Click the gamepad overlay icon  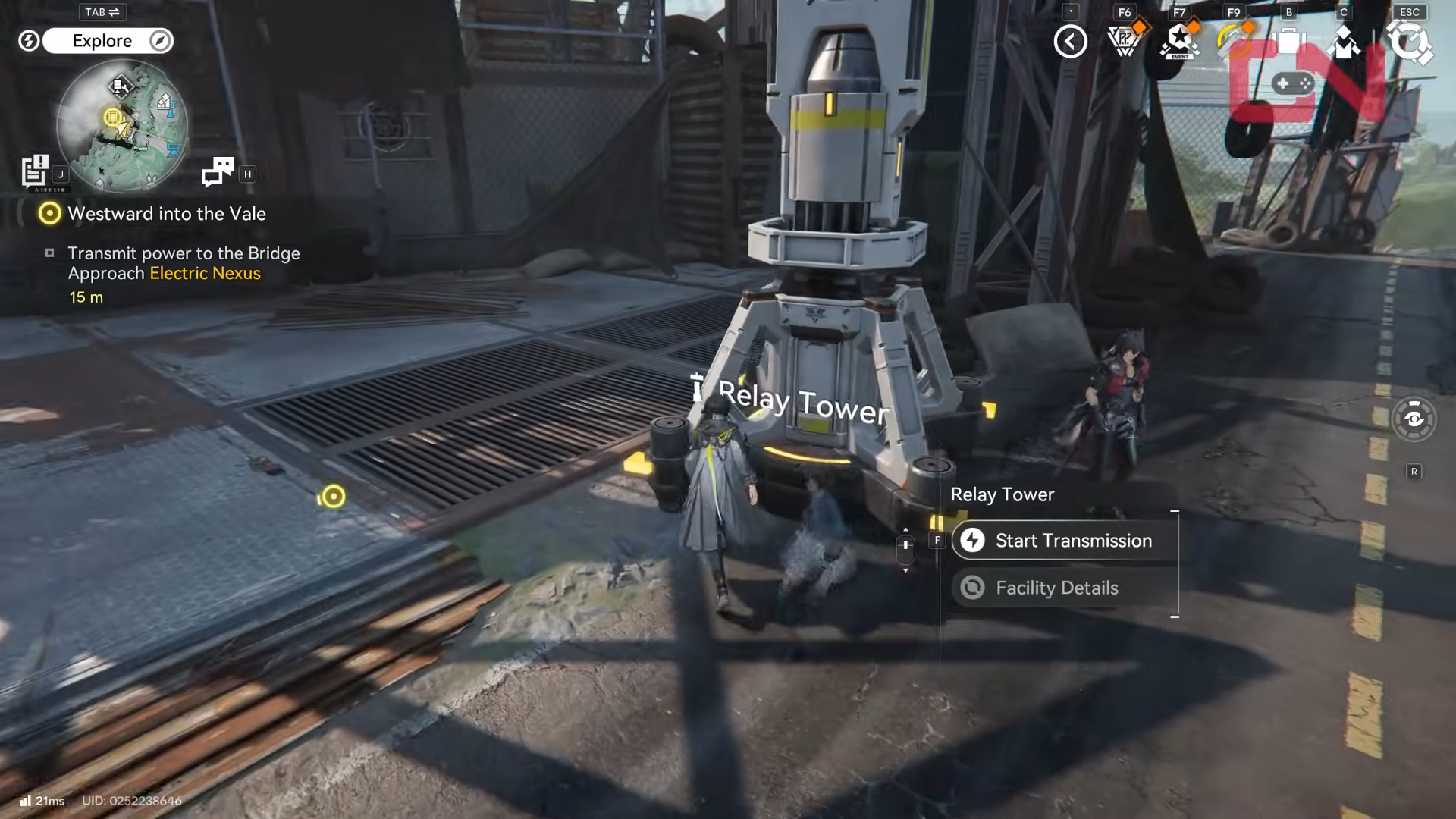(1293, 83)
